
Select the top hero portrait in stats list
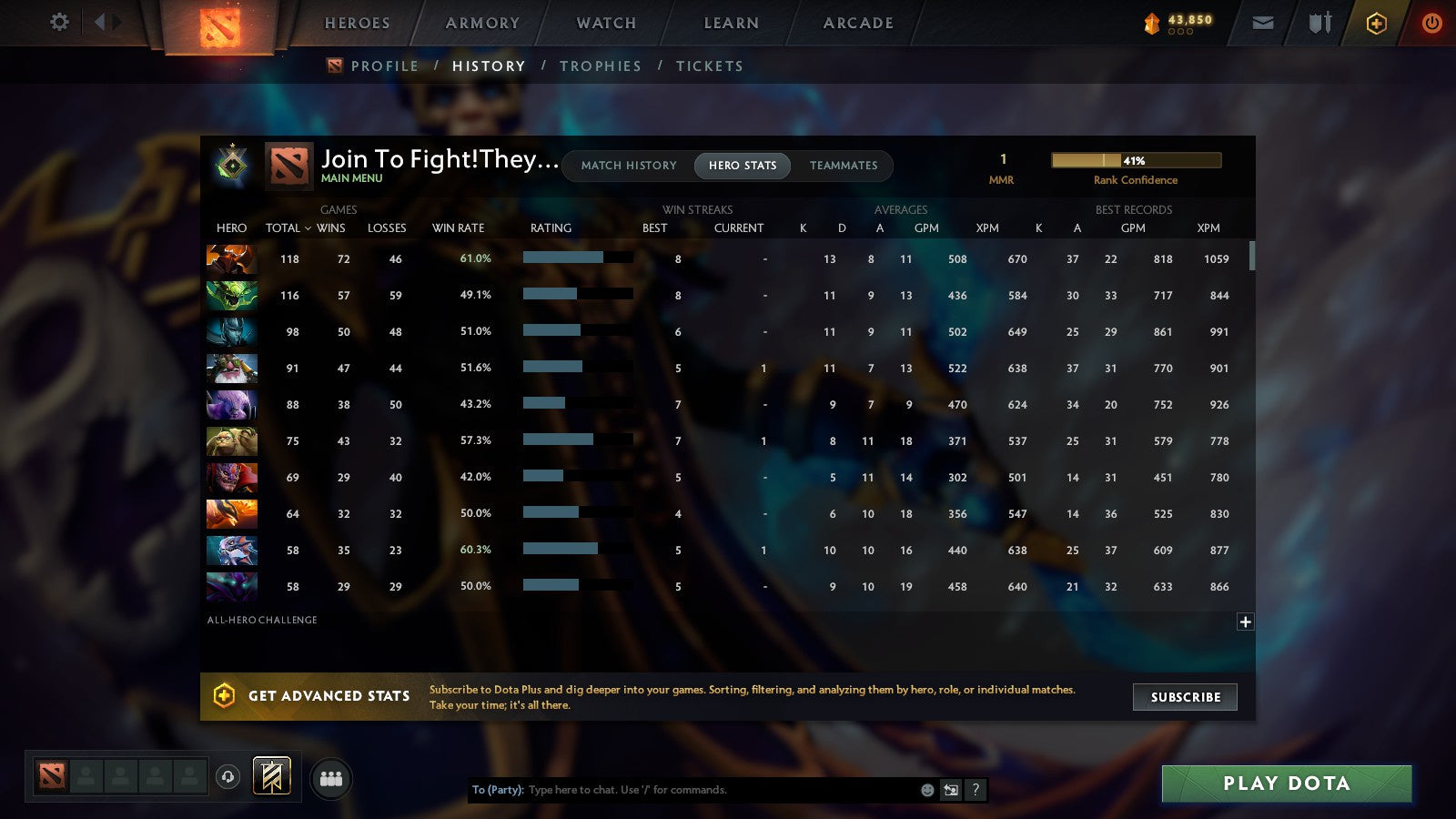click(x=231, y=259)
